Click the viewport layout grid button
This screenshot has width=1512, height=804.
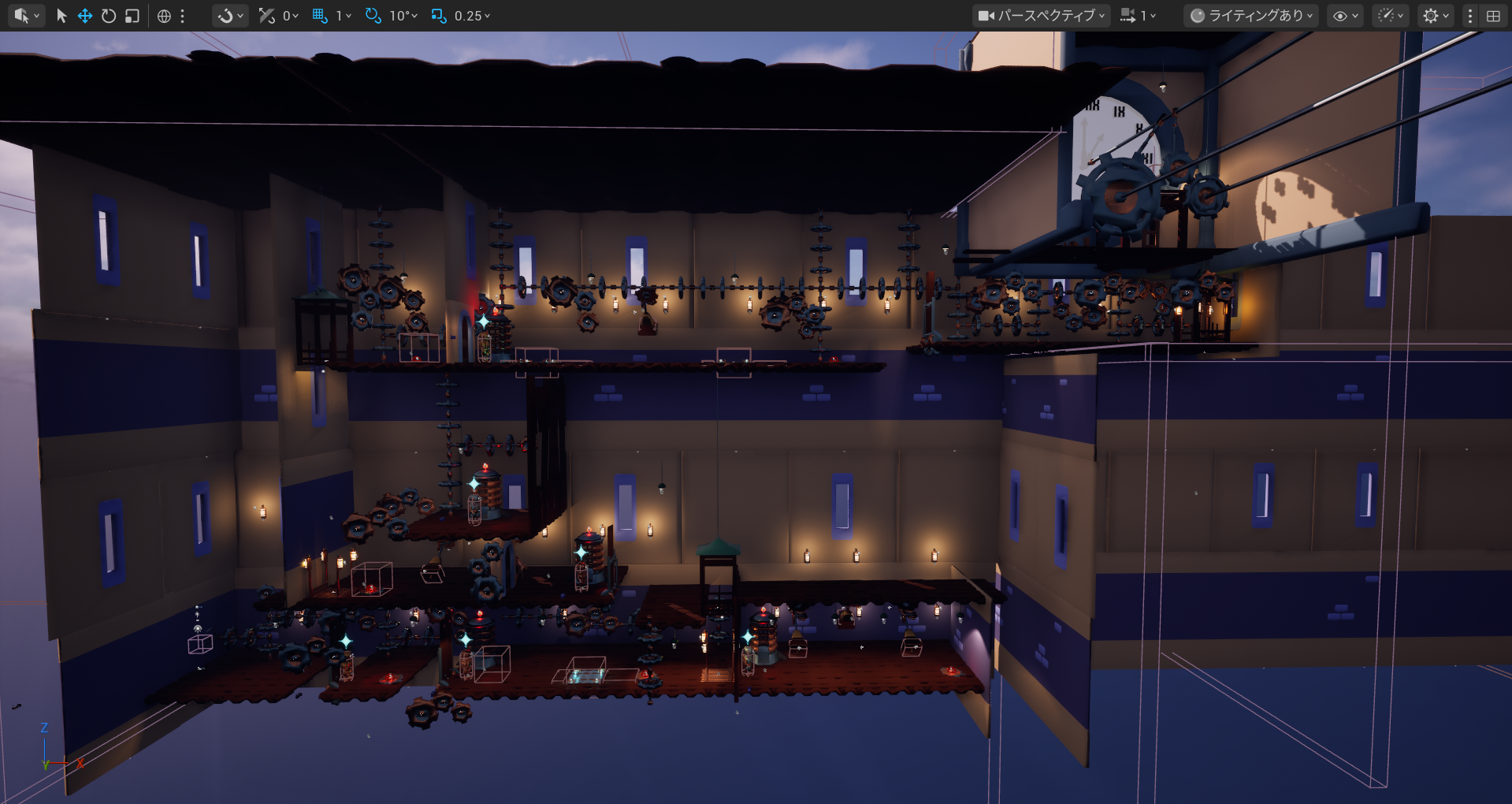1493,16
